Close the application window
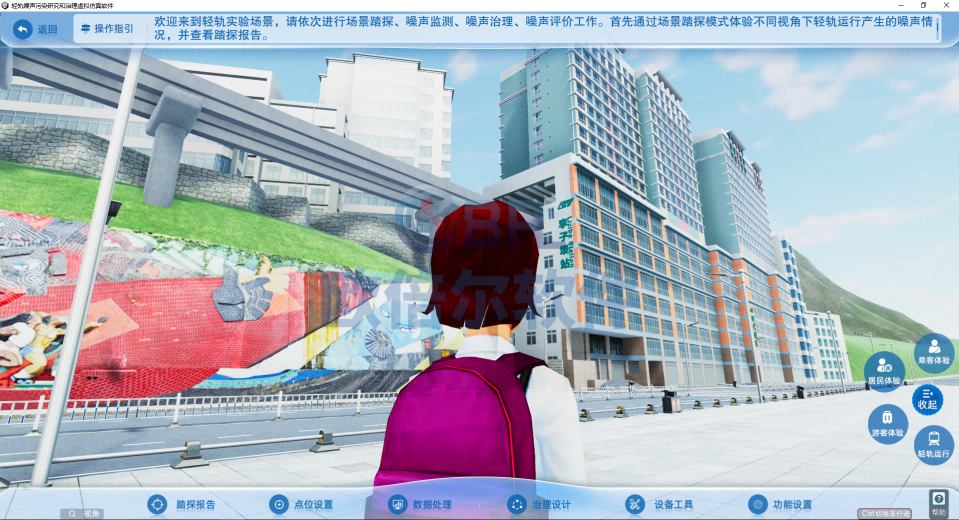959x520 pixels. 947,5
